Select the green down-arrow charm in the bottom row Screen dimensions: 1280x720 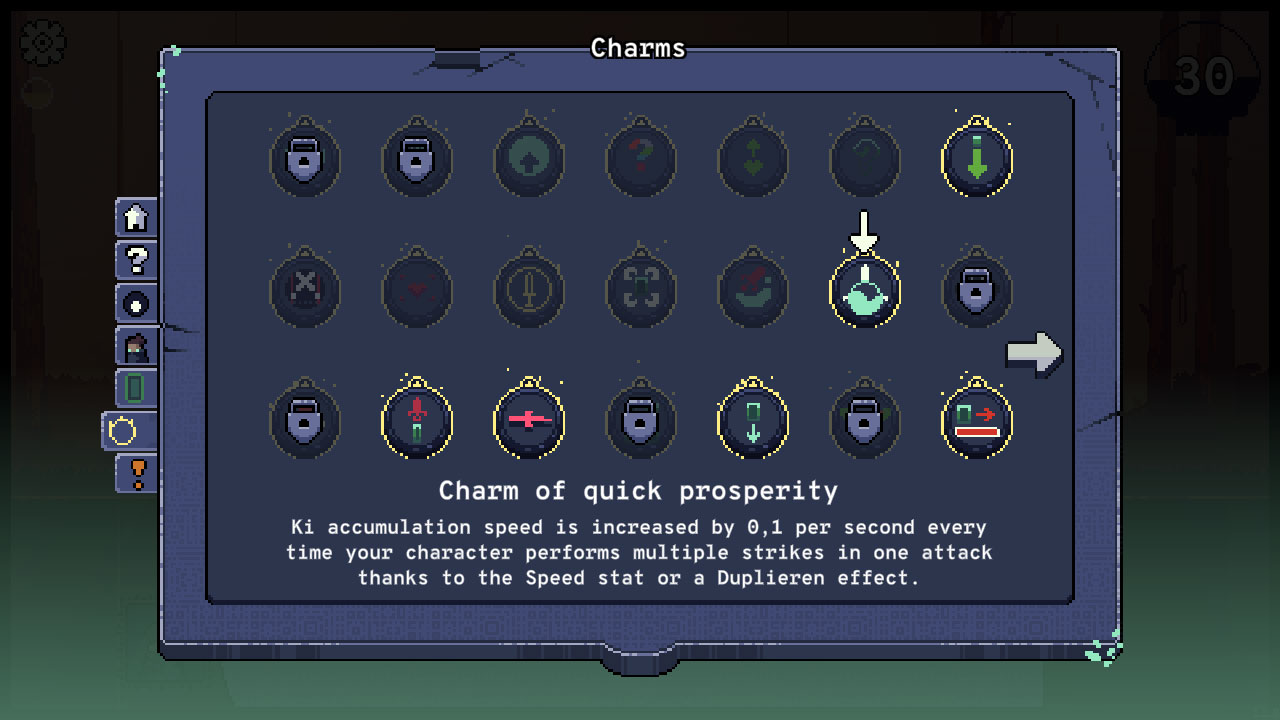pyautogui.click(x=753, y=421)
